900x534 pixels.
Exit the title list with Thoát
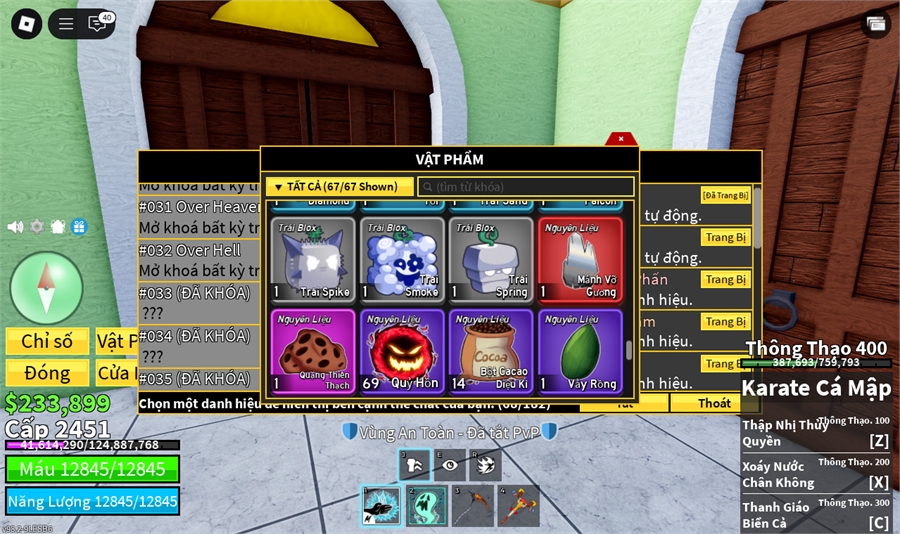[x=714, y=403]
